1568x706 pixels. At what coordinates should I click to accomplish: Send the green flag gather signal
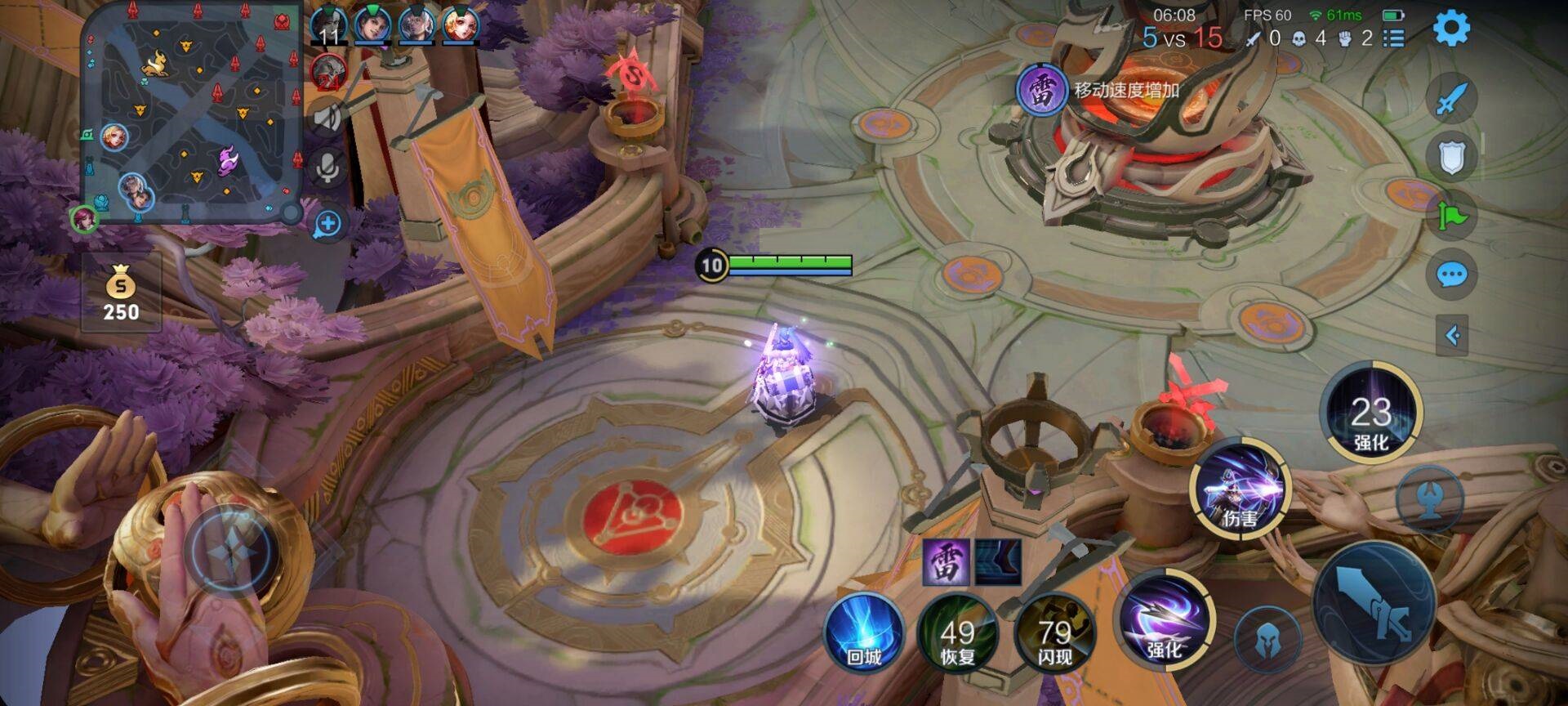click(1451, 216)
